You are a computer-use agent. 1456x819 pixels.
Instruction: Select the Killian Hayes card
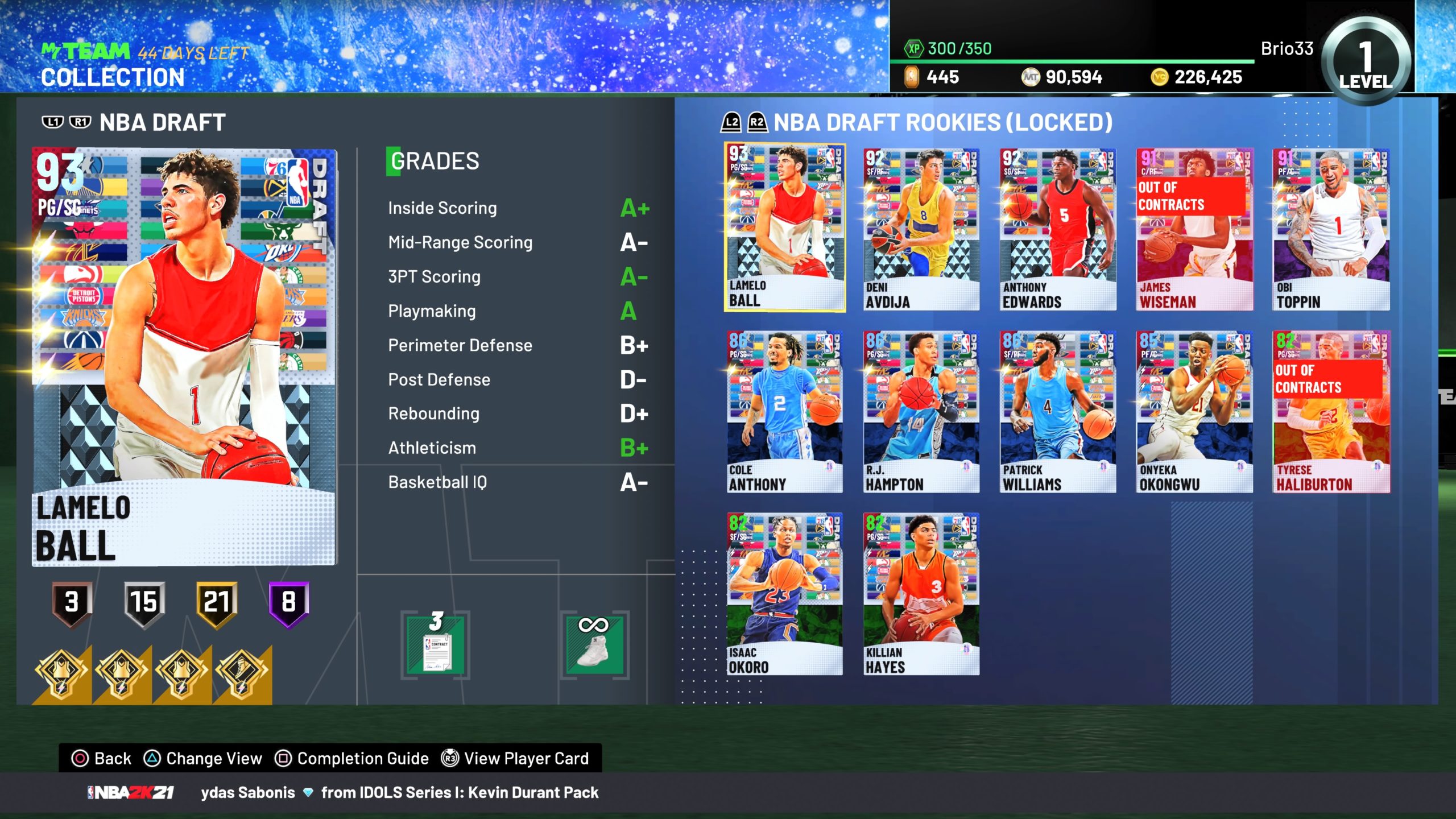921,594
